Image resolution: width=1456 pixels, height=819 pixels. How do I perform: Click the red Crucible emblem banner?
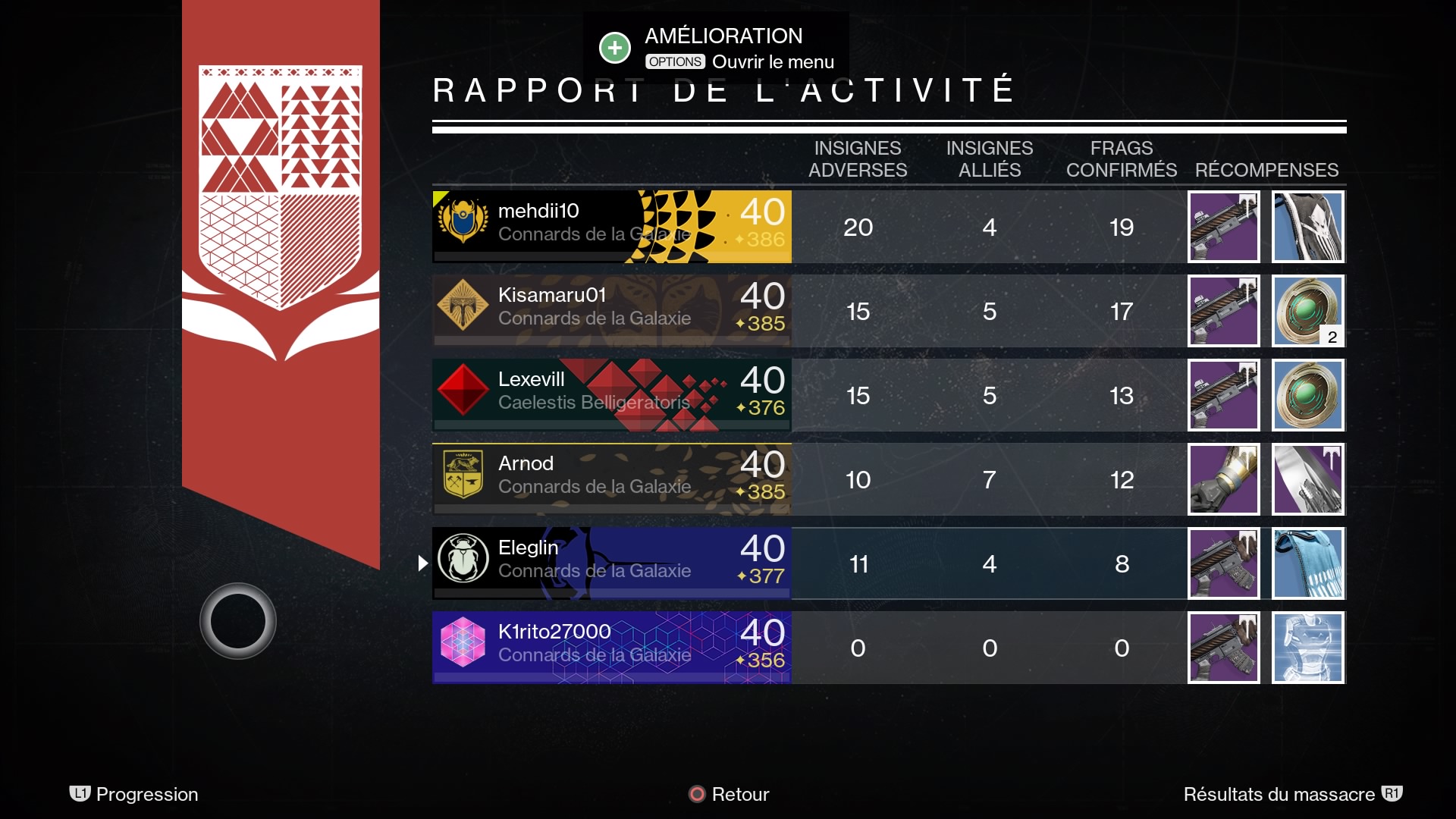pos(281,227)
